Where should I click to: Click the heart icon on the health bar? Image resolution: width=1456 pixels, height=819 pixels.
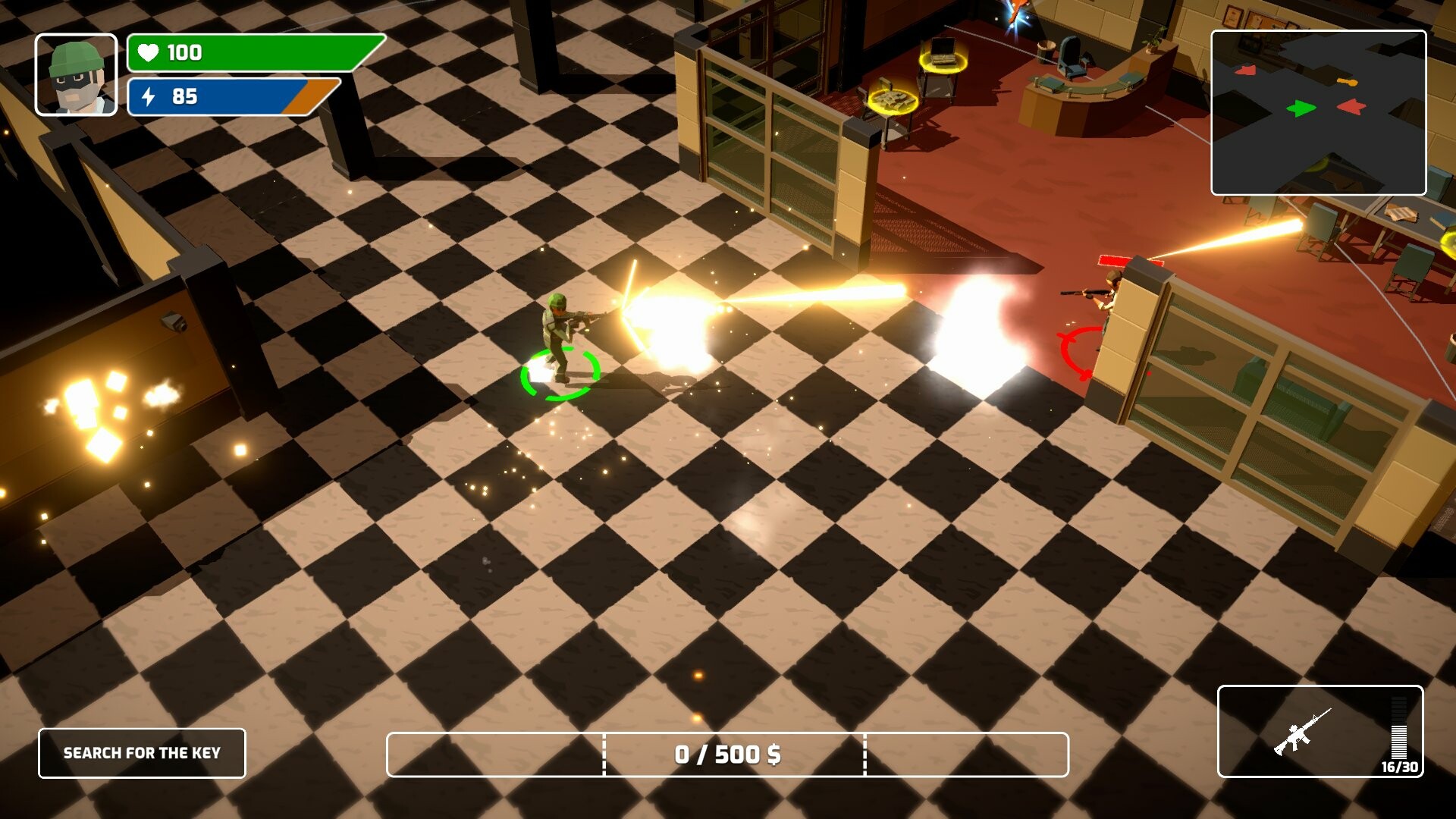point(149,53)
